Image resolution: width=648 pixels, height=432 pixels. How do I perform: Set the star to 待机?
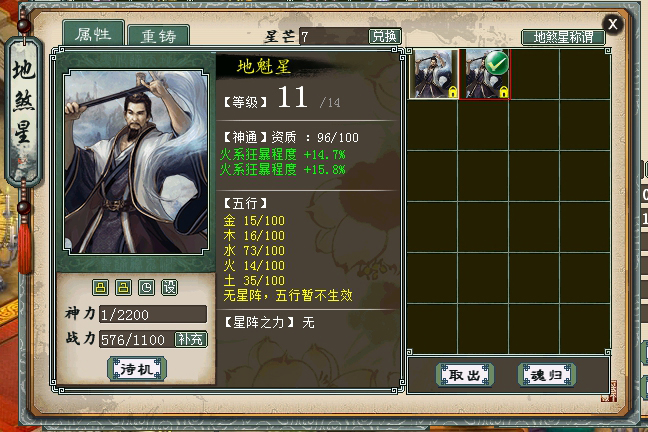point(136,369)
